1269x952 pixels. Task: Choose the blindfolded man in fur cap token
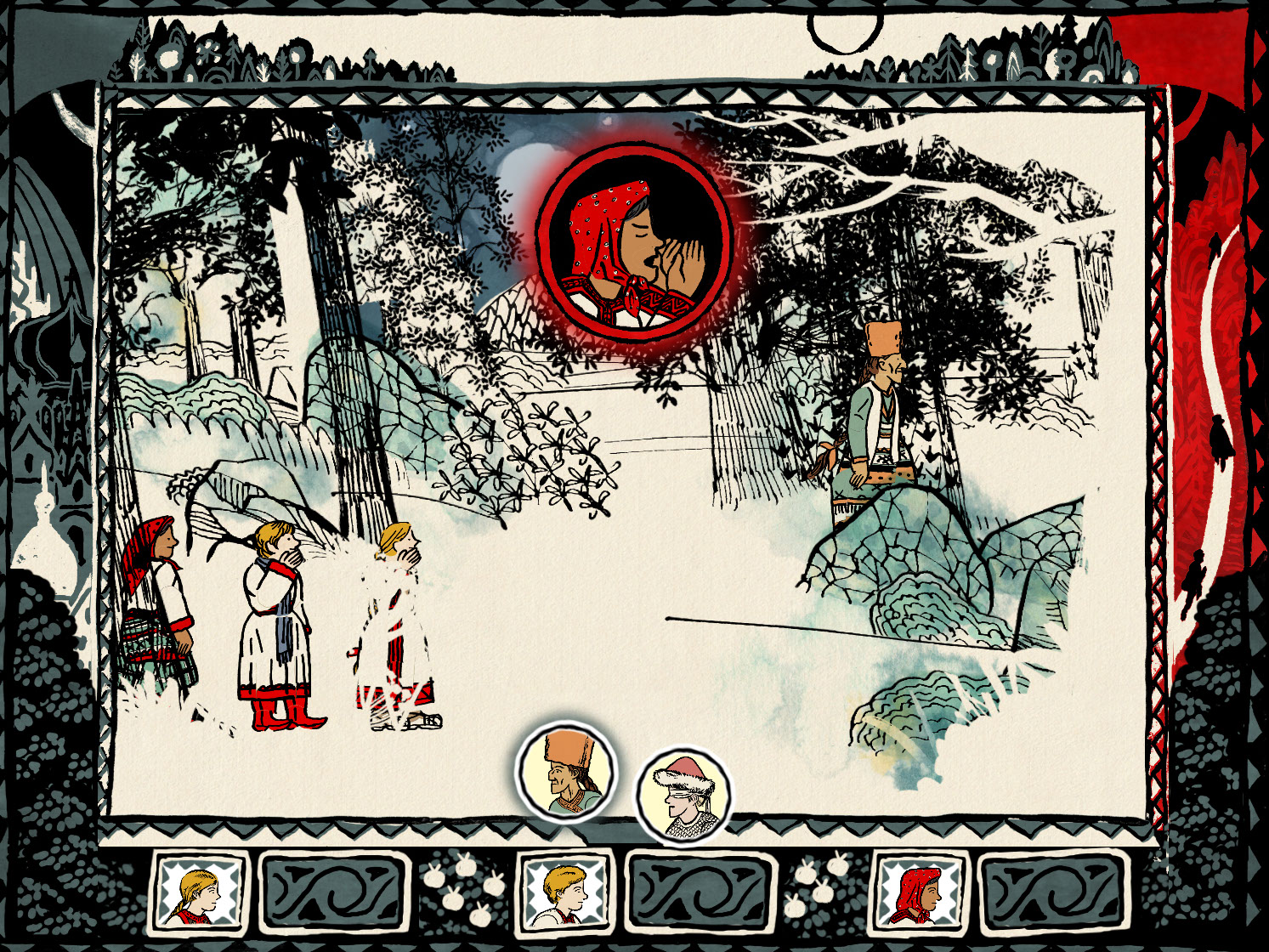click(x=684, y=796)
